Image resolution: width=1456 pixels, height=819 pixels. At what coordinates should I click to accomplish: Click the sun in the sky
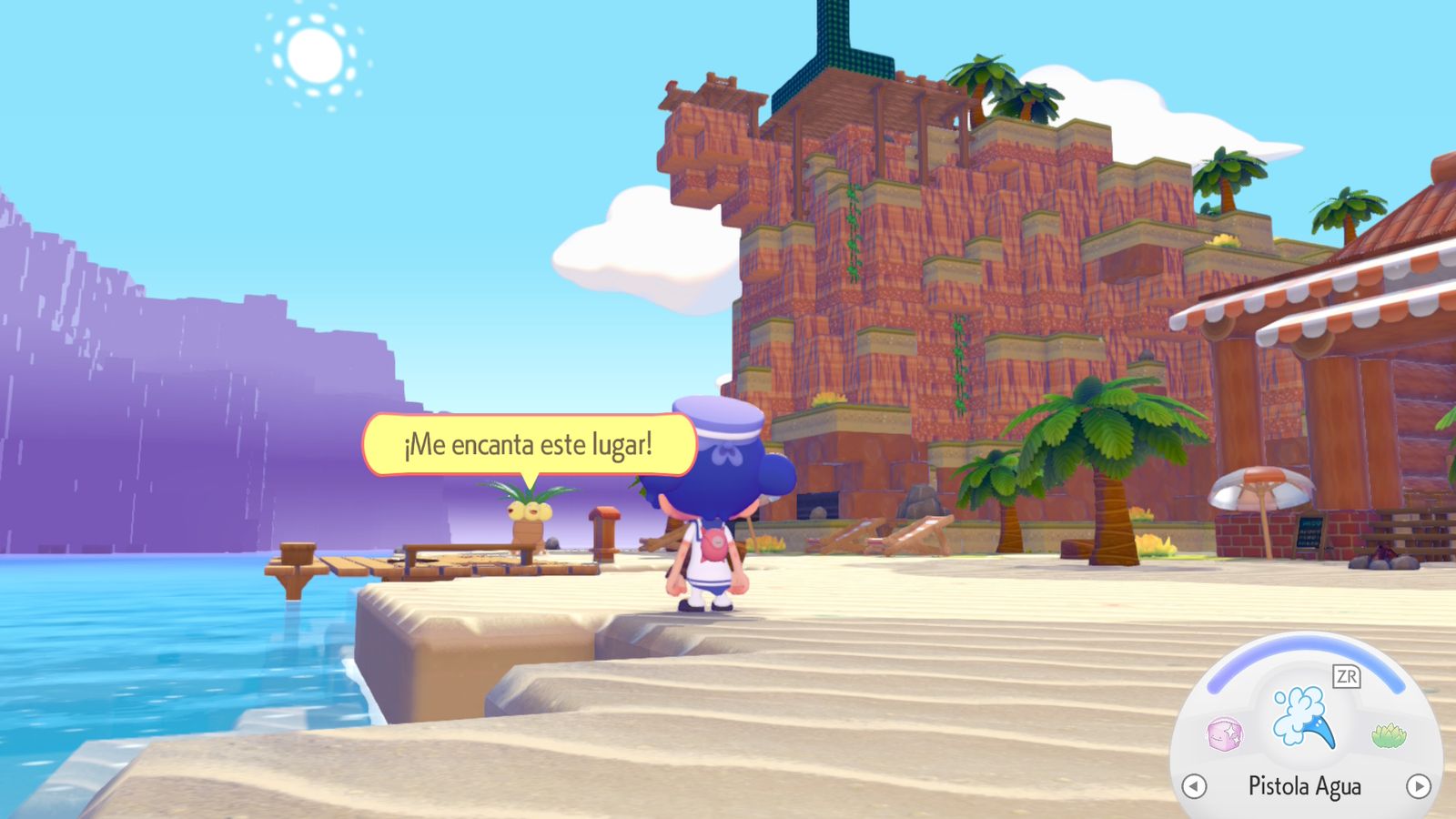pos(317,56)
